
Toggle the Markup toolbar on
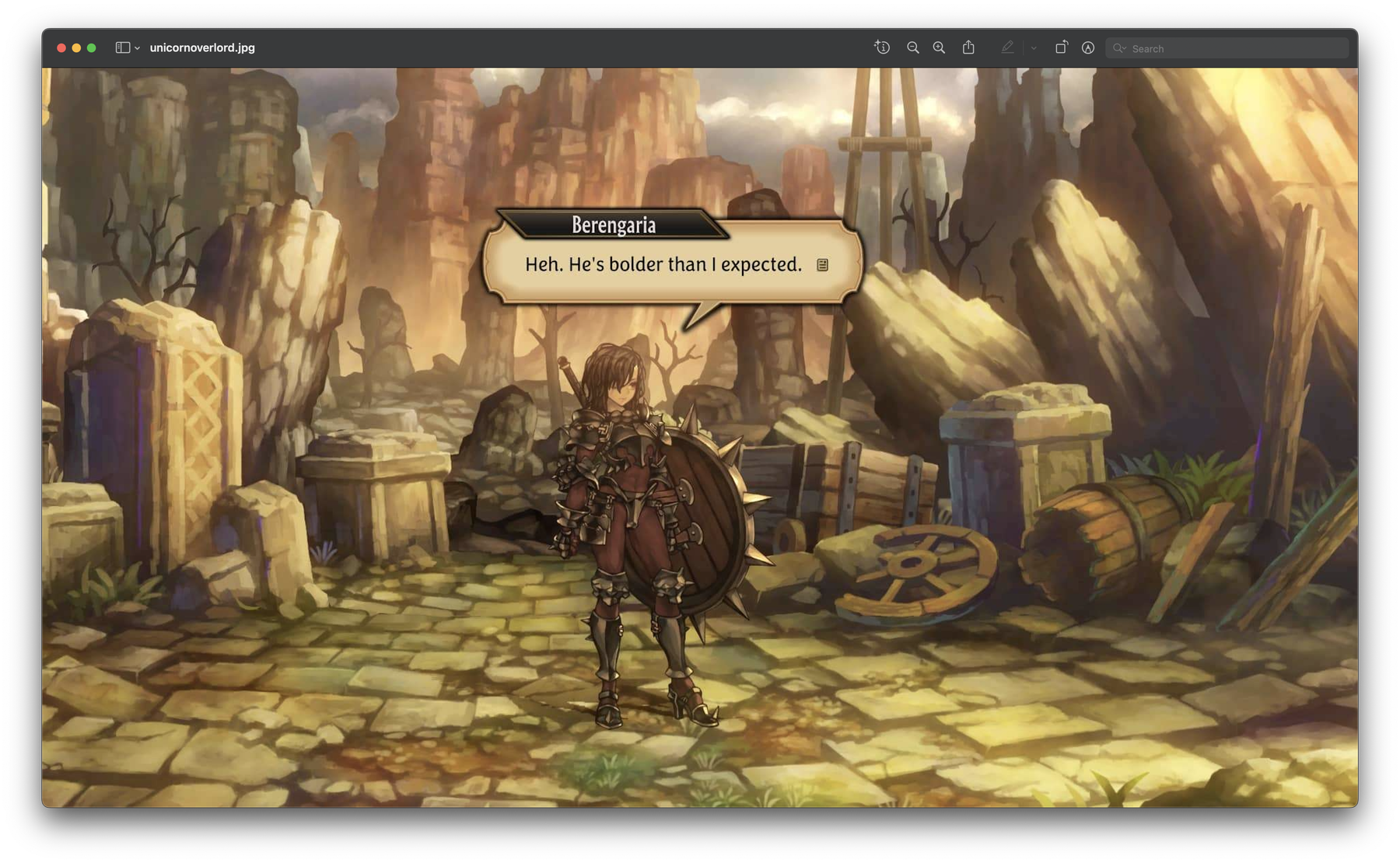(1087, 47)
